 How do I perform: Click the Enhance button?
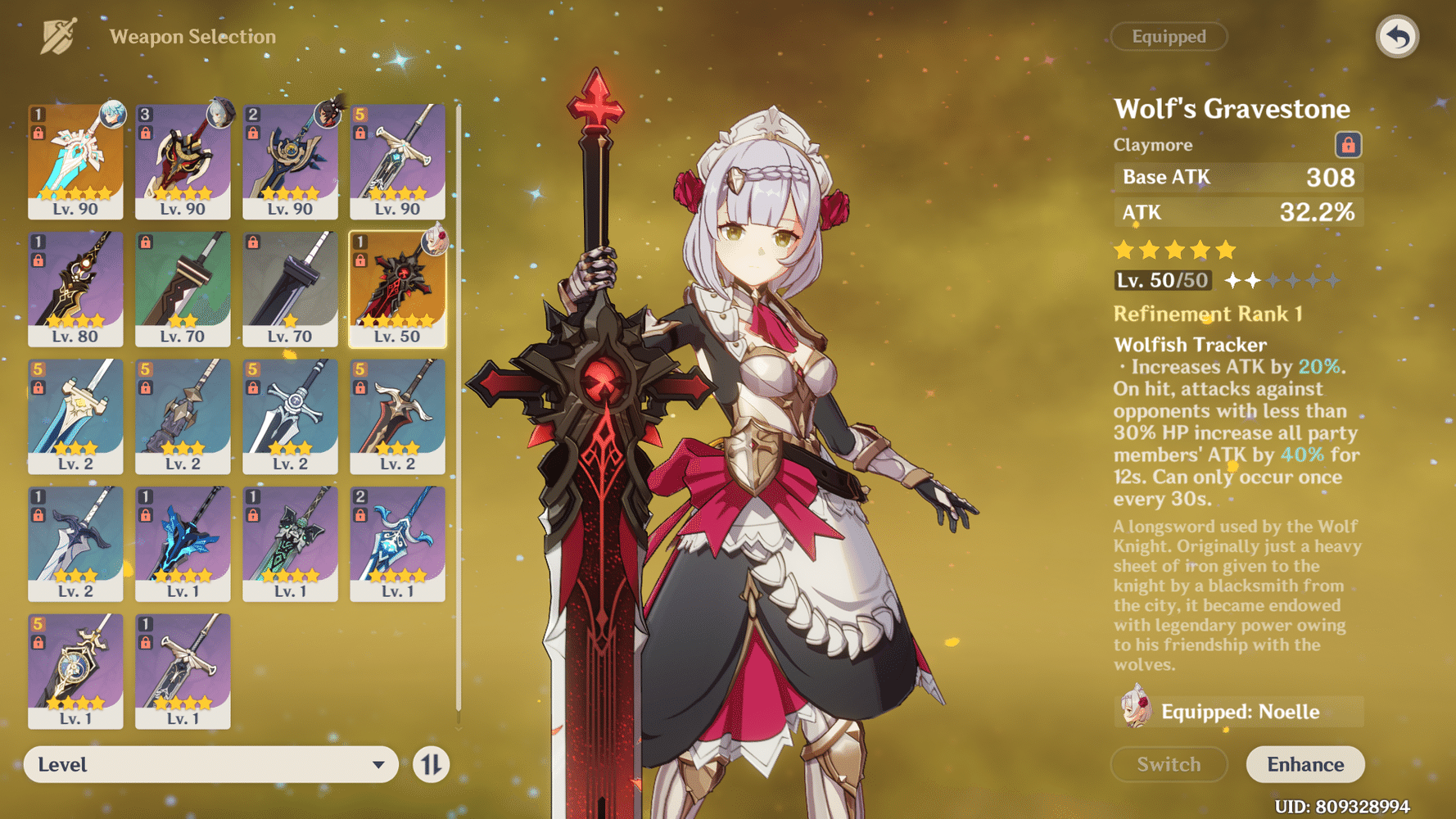(1305, 764)
